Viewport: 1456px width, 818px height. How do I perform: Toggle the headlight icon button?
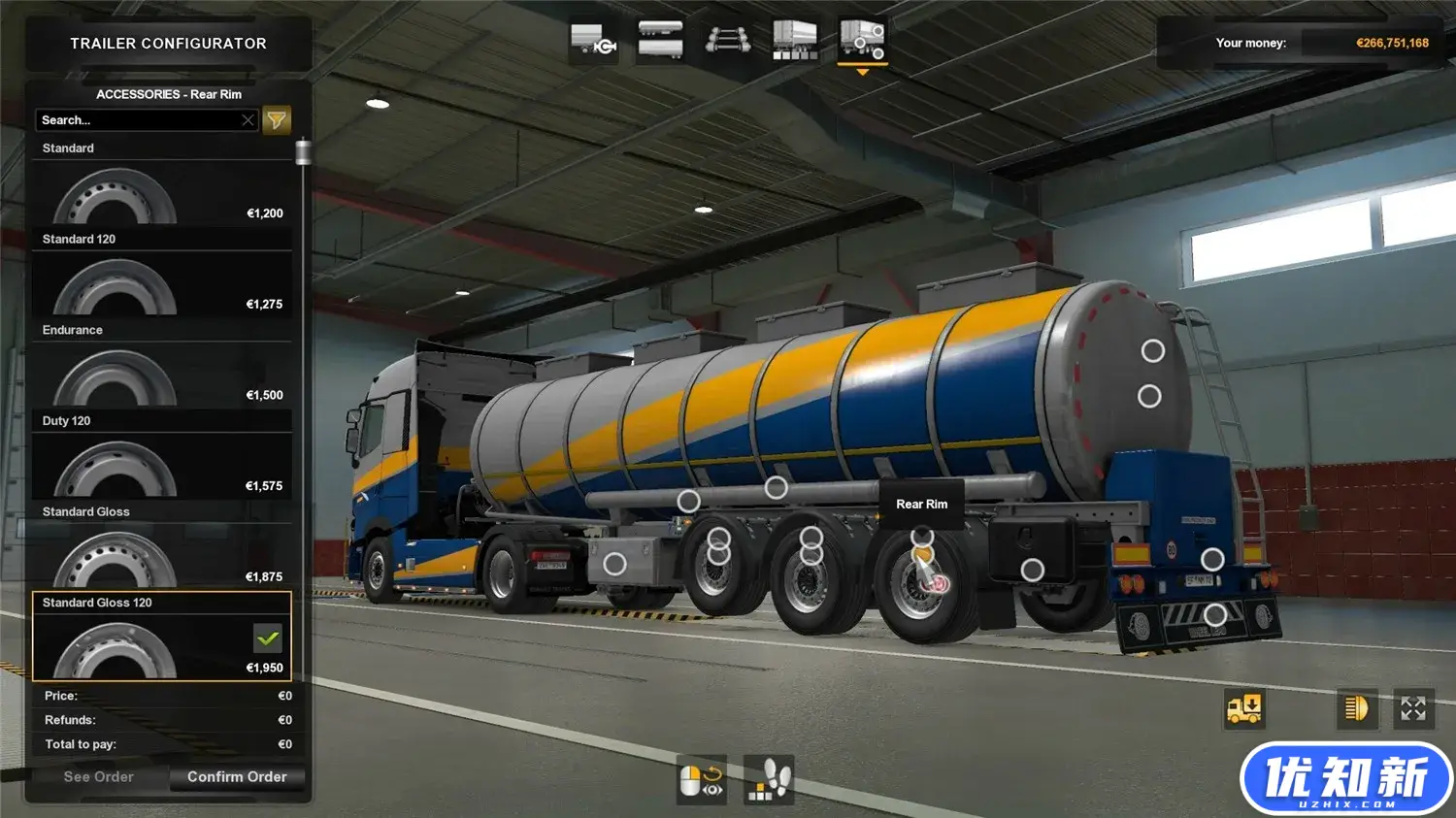(x=1356, y=708)
